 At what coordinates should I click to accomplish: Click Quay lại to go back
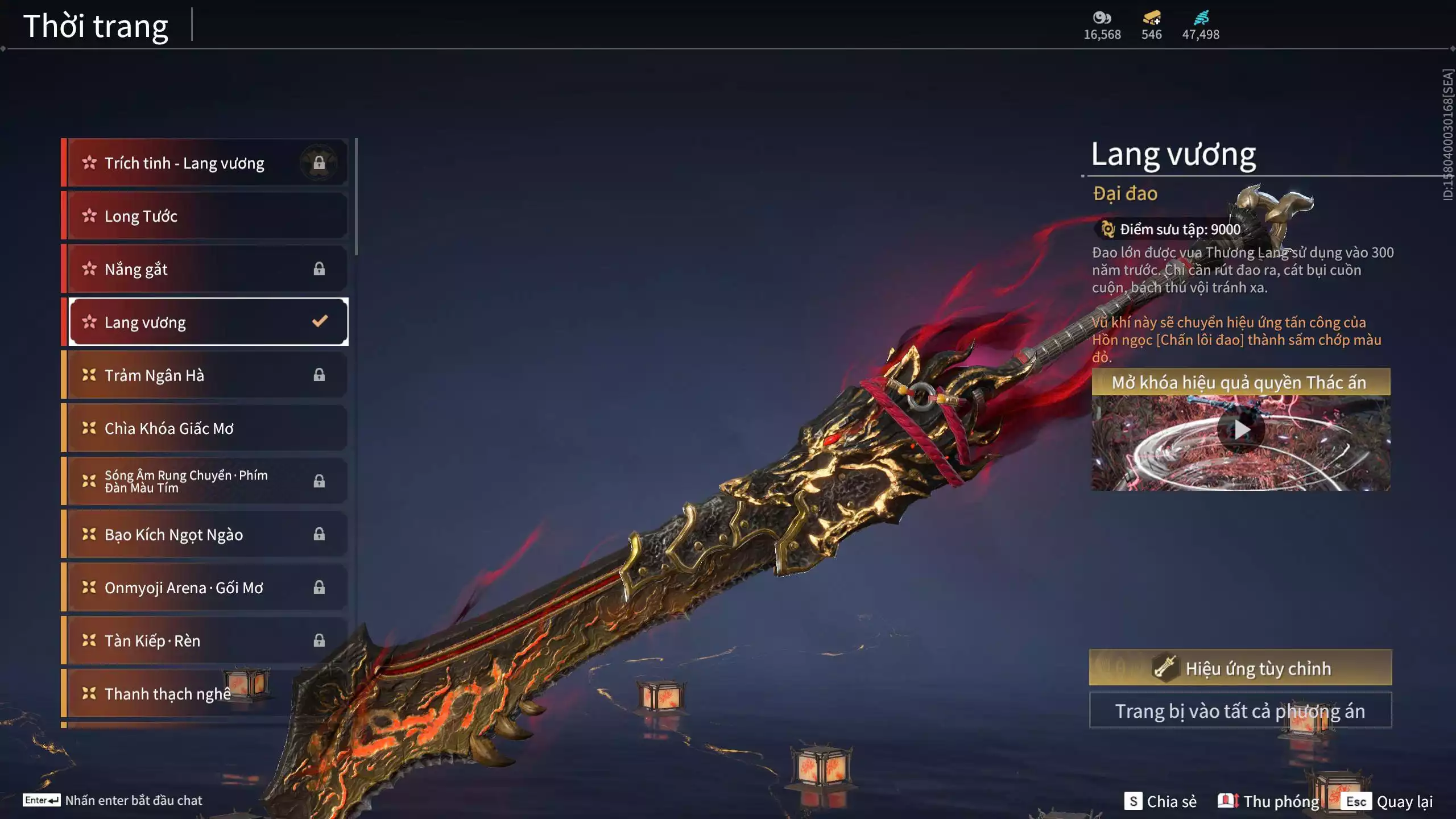1408,800
